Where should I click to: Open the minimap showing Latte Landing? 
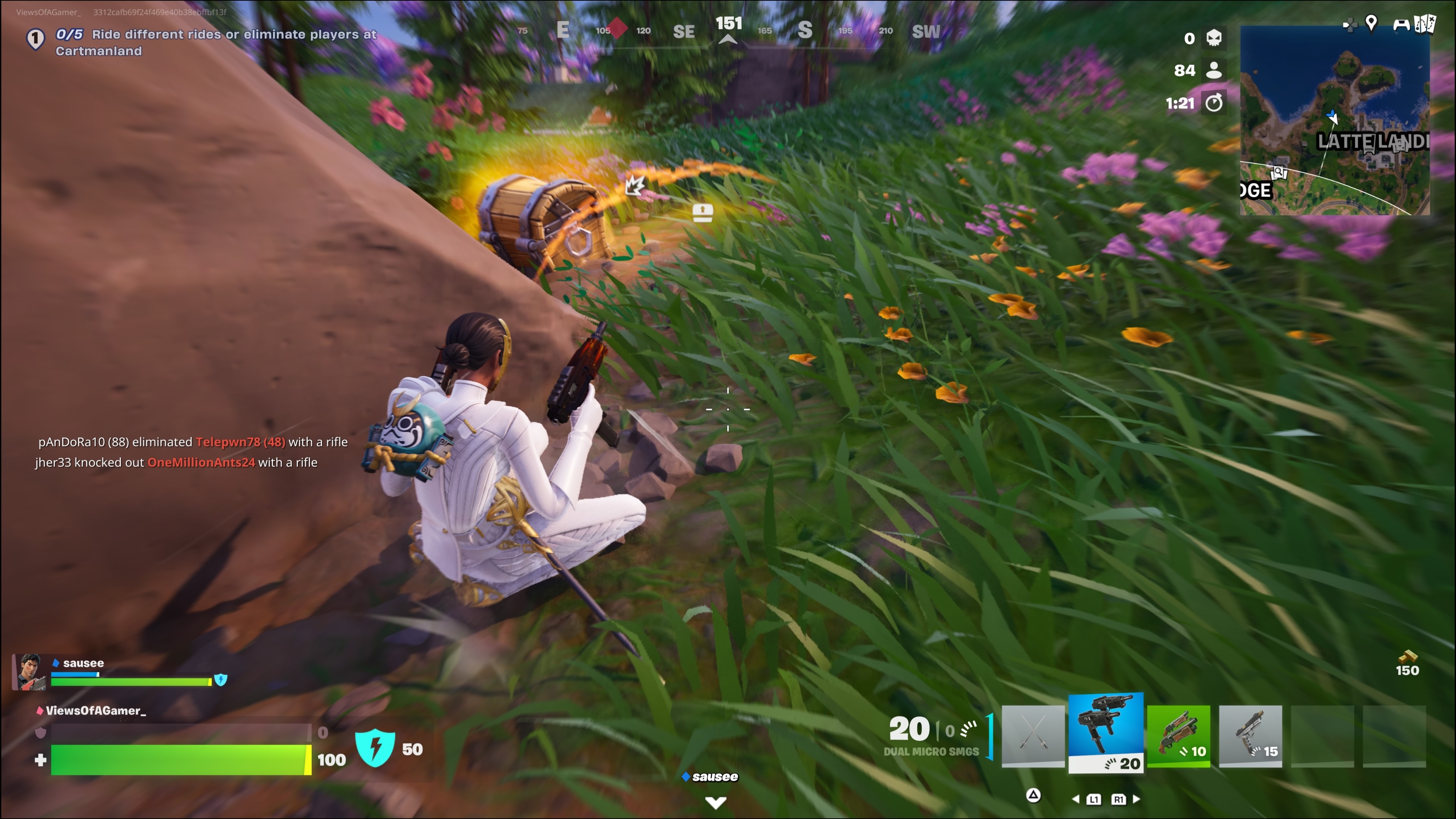[1334, 121]
